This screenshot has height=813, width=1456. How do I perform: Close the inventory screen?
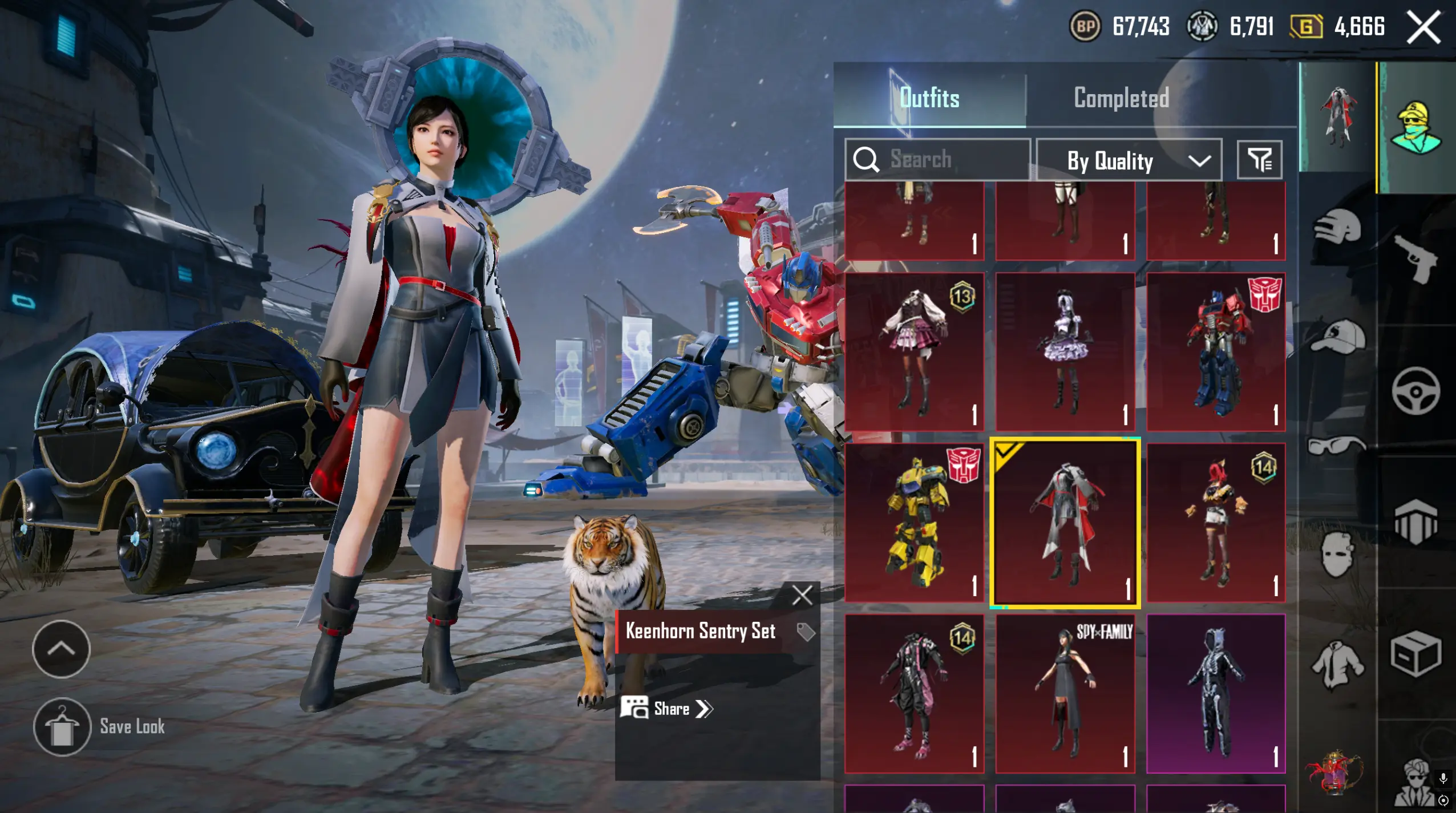(1424, 27)
